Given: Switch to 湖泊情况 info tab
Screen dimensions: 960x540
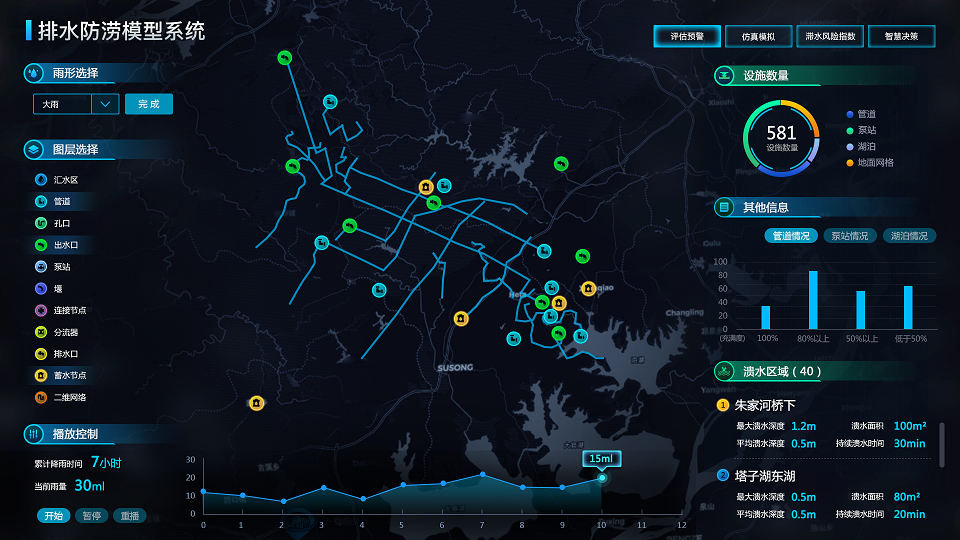Looking at the screenshot, I should point(910,236).
